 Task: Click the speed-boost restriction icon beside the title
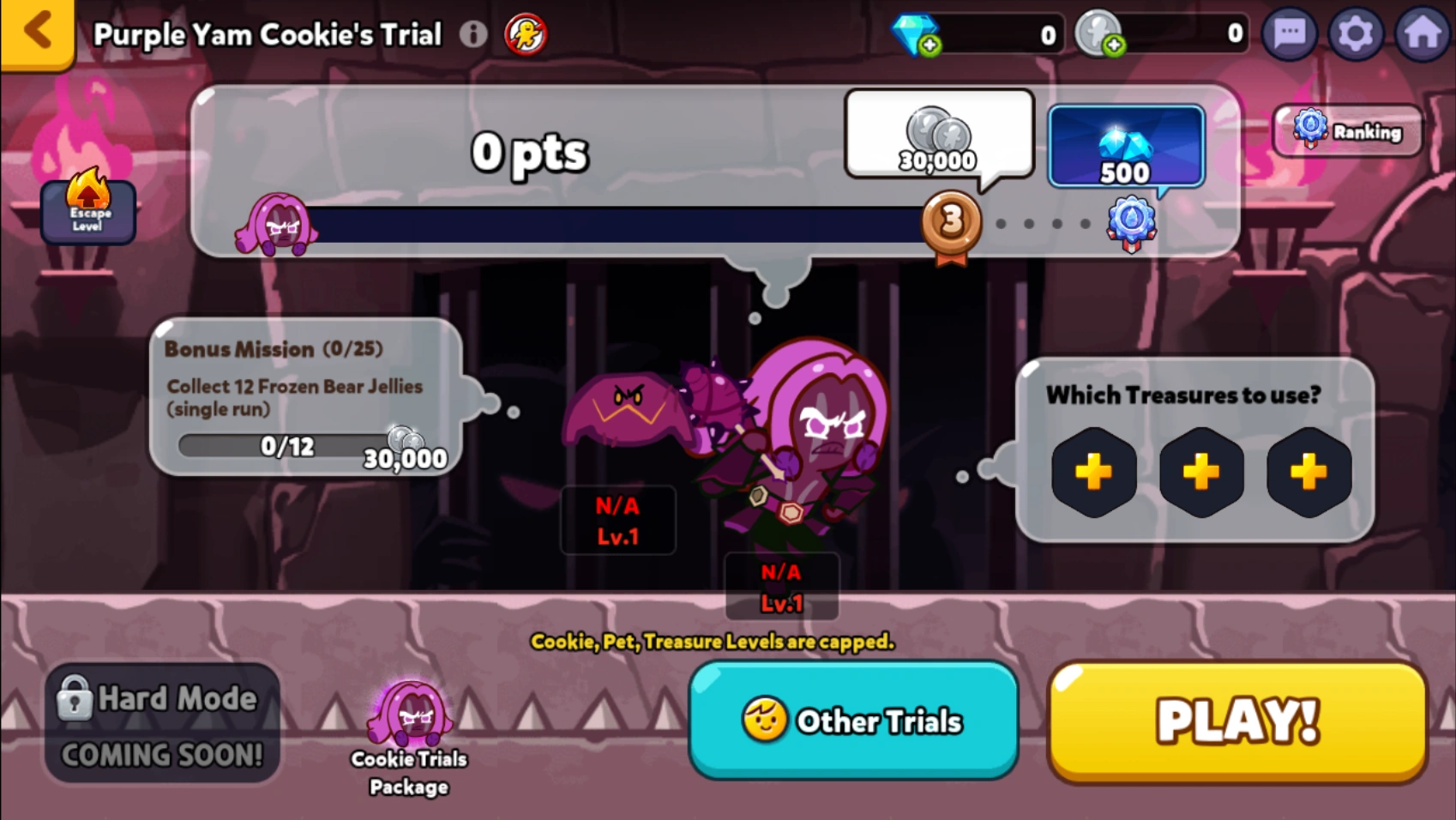[525, 35]
